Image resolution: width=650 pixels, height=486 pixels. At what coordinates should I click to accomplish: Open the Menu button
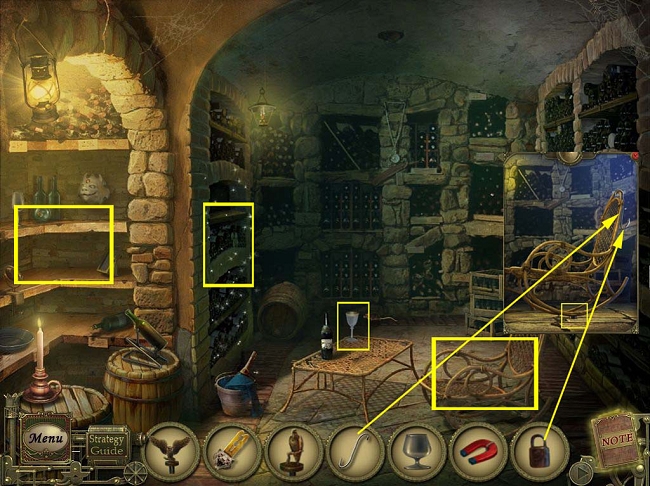(x=46, y=438)
